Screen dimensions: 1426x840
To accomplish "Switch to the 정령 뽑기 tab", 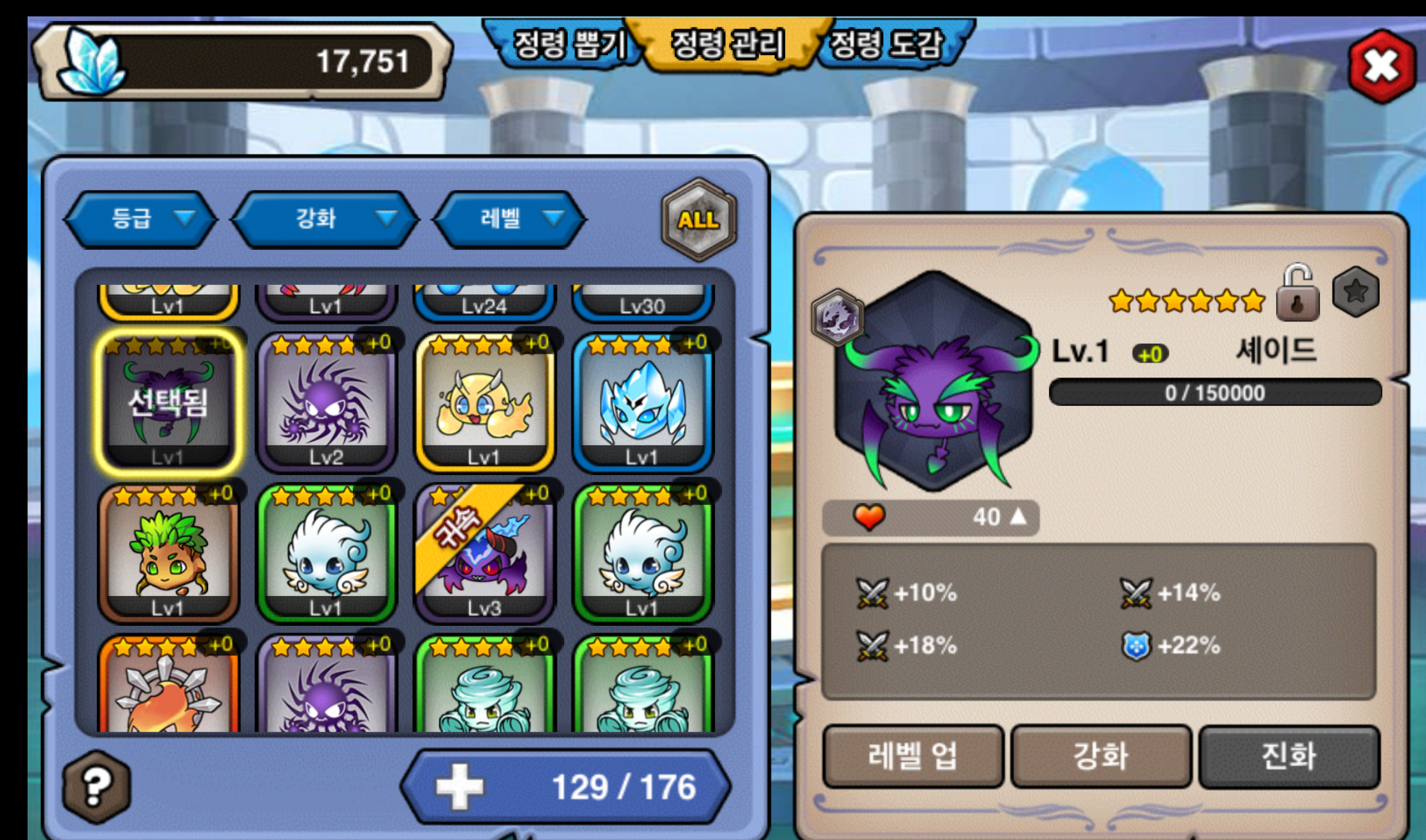I will point(567,45).
